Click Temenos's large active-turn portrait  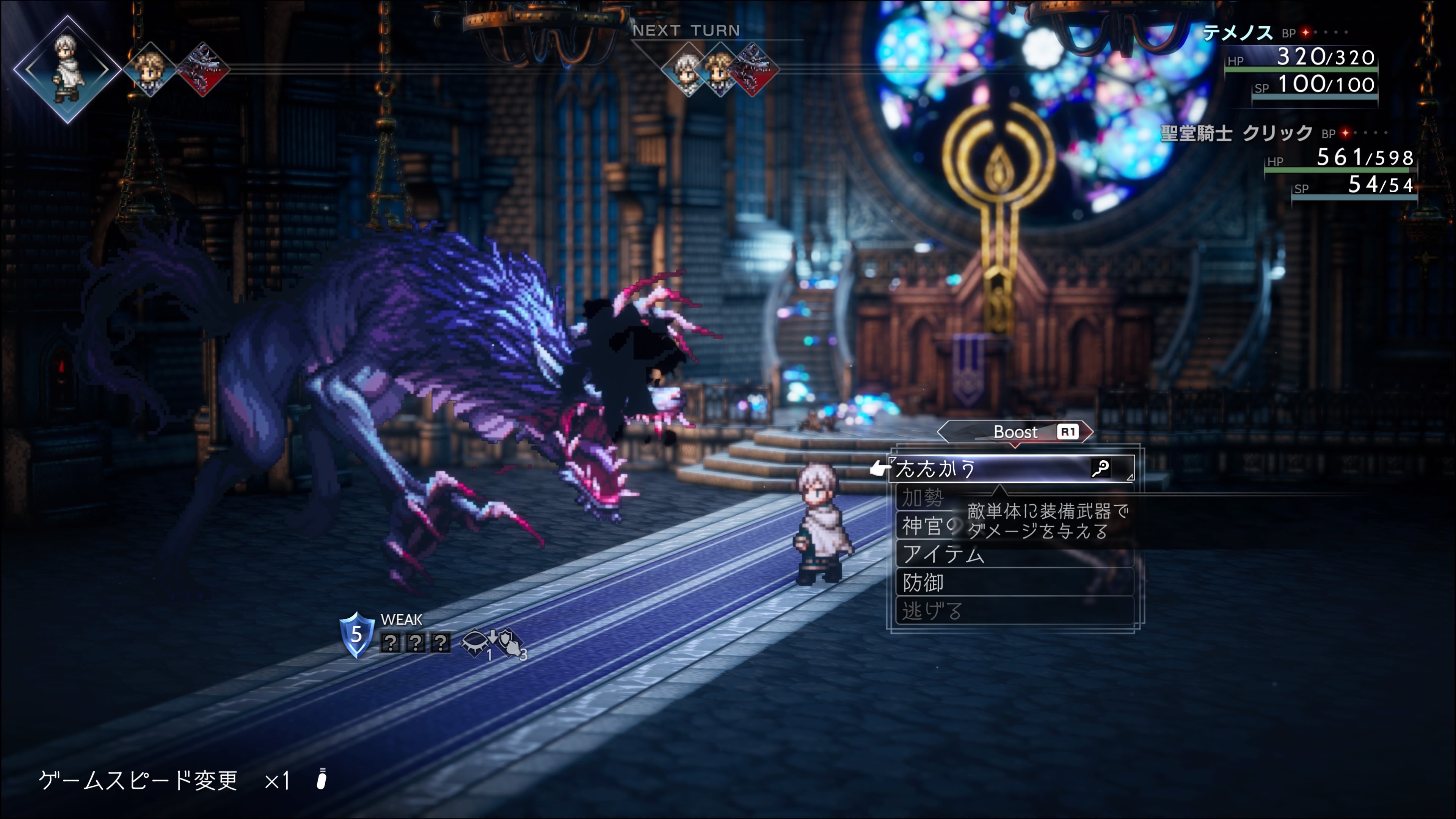coord(67,69)
